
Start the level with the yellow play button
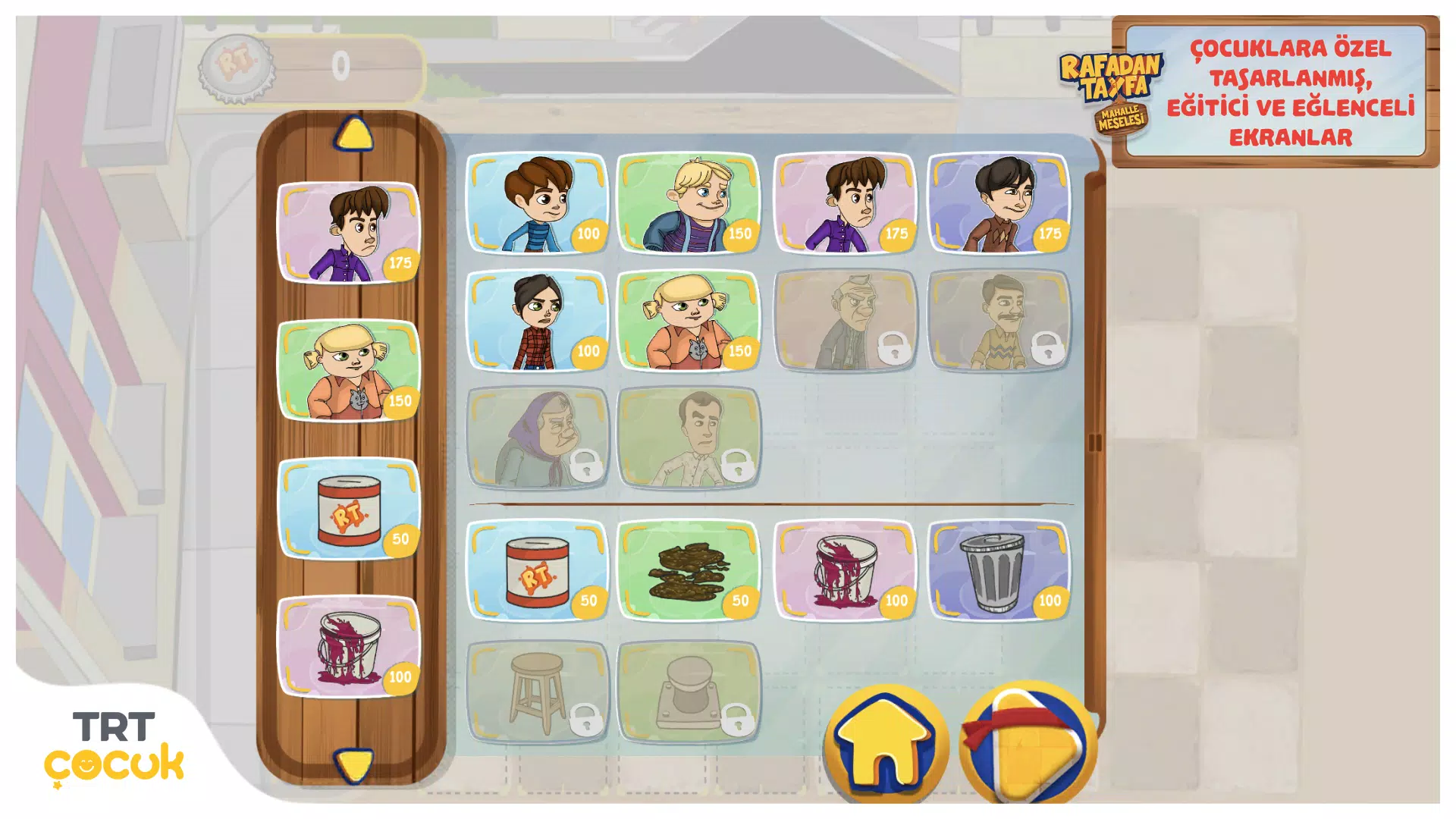(x=1027, y=745)
